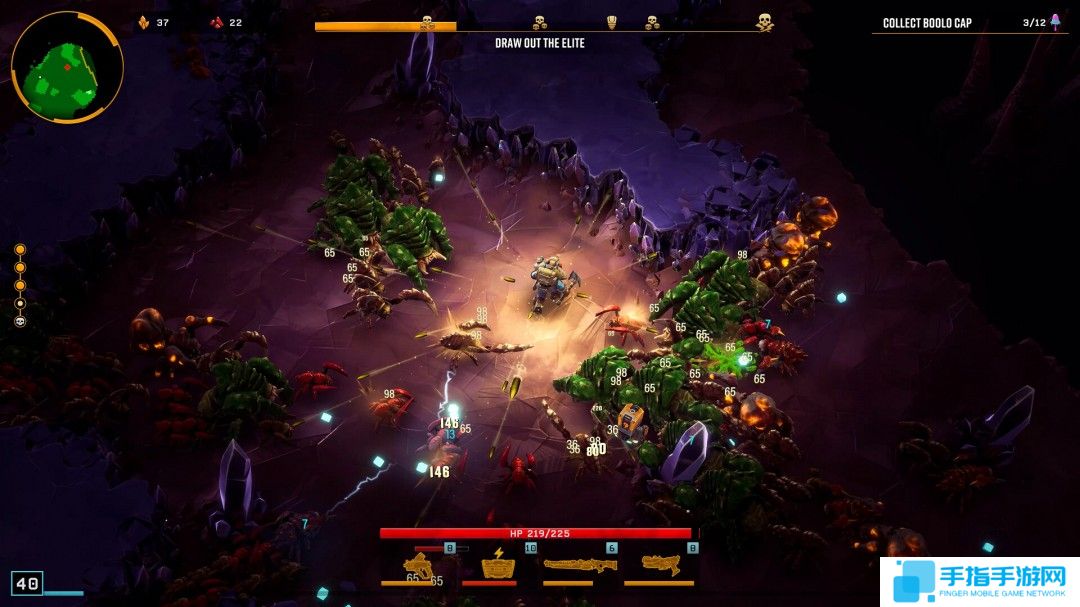1080x607 pixels.
Task: Click the skull icon in the left stage tracker
Action: (20, 321)
